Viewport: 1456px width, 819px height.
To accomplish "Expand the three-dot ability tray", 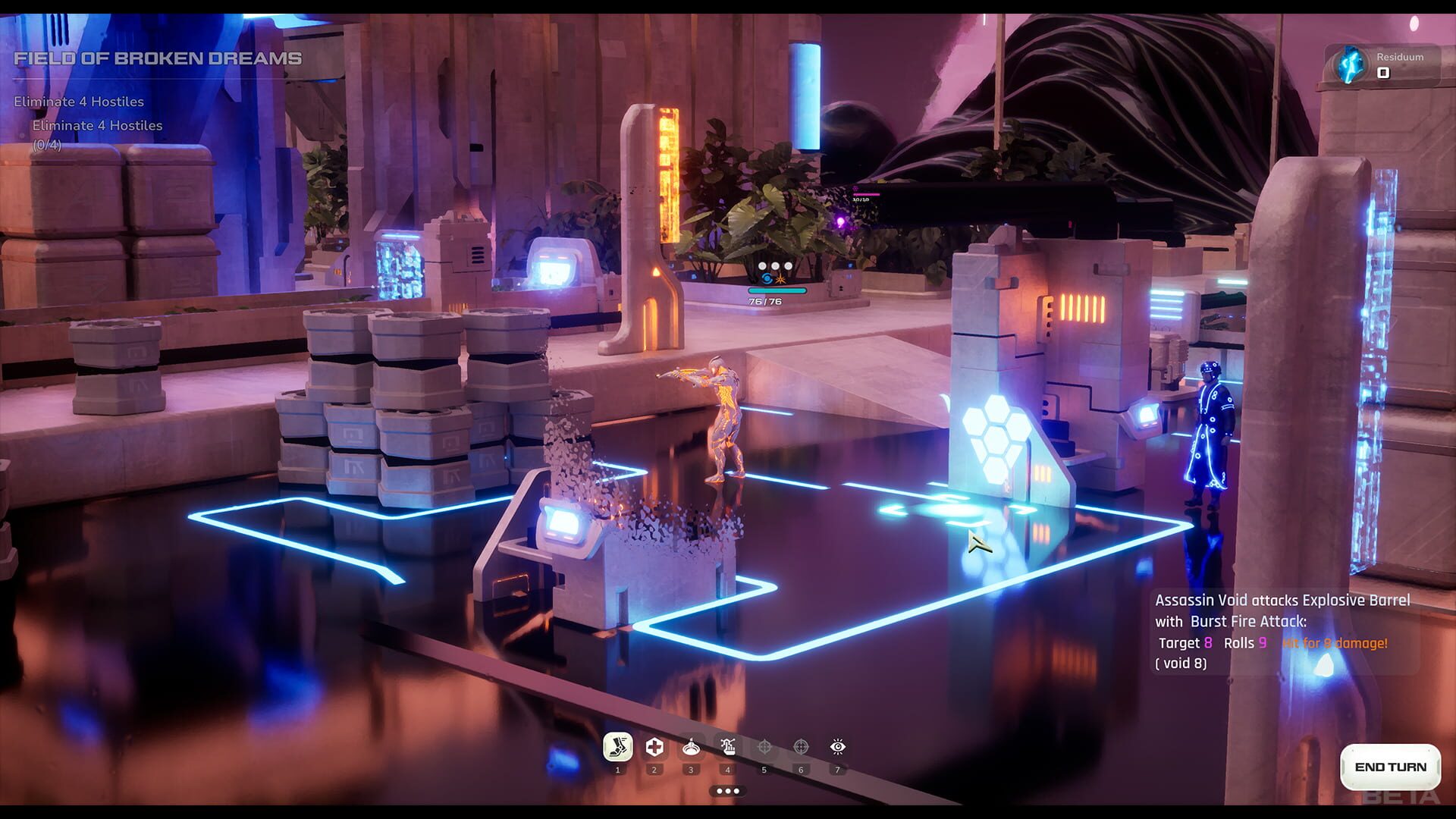I will pos(726,789).
